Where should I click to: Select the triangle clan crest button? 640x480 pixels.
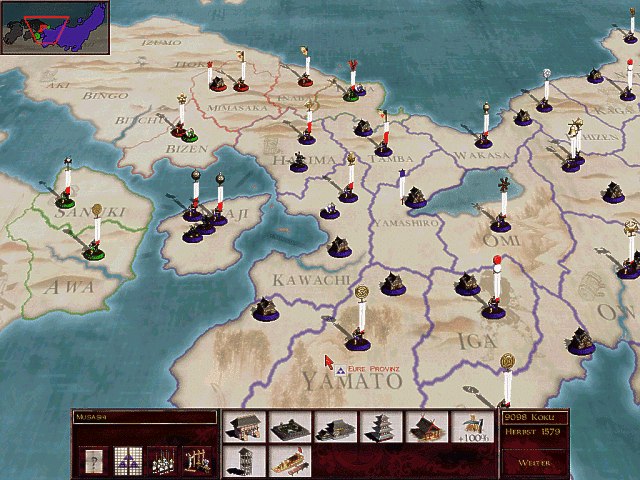click(x=127, y=460)
